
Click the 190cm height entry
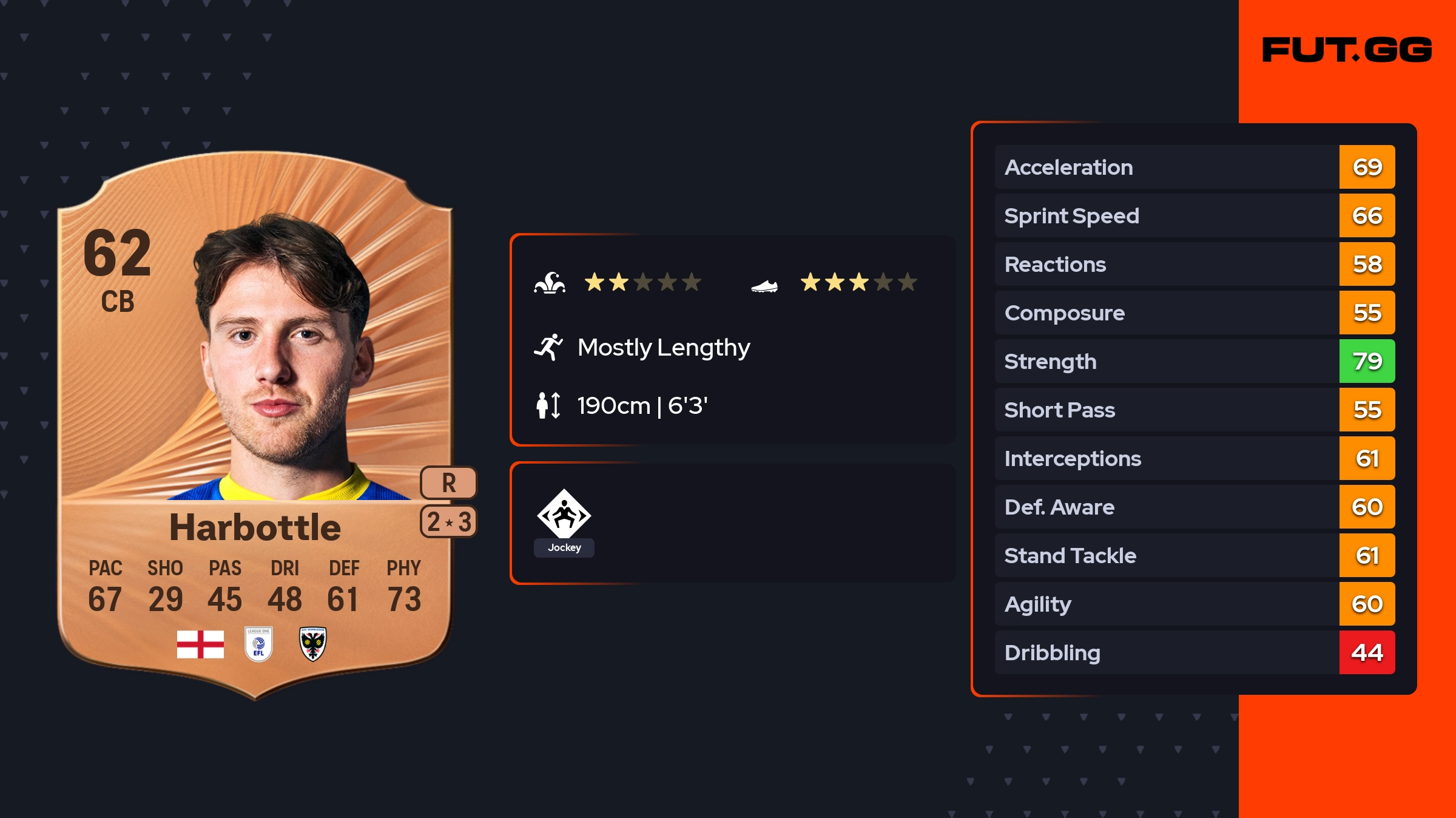coord(641,405)
